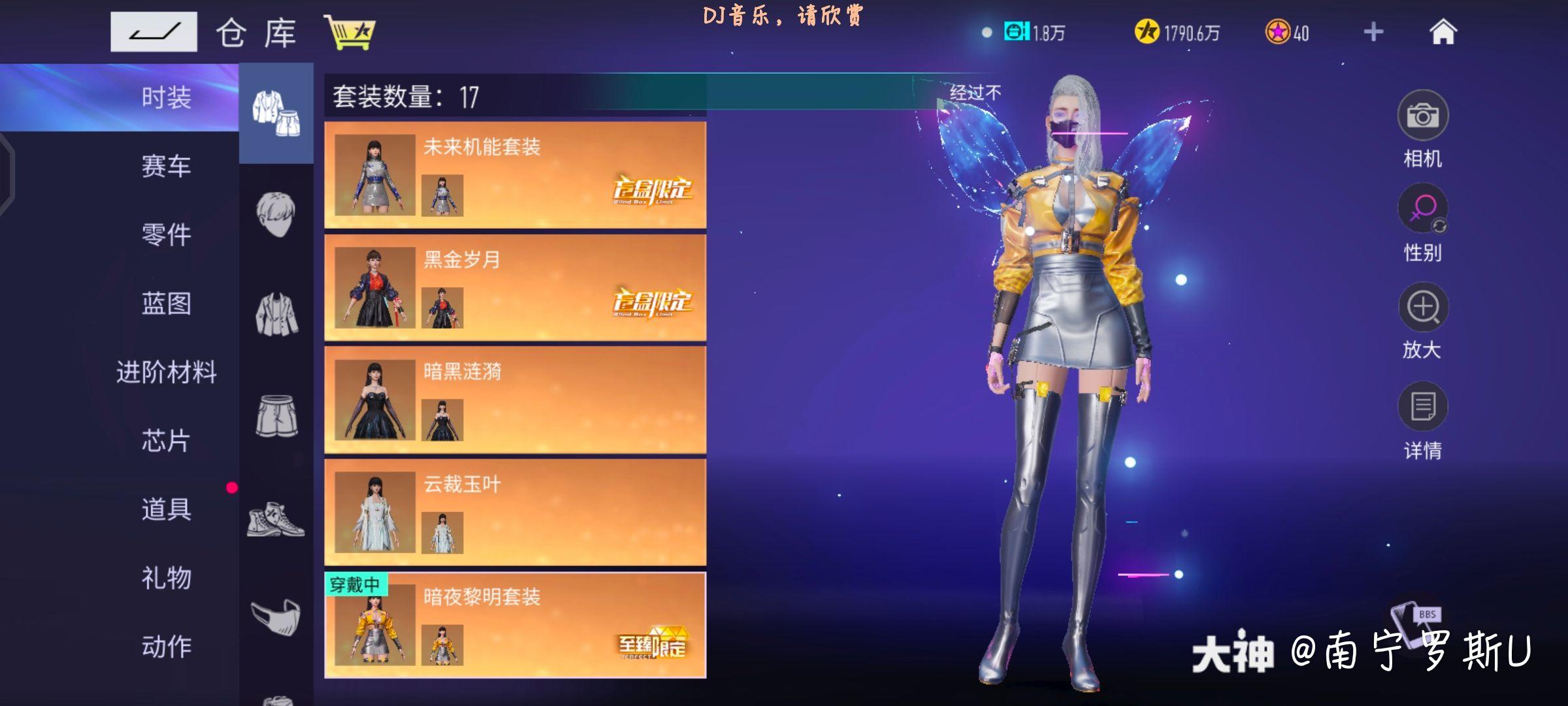
Task: Open the 相机 camera mode
Action: [x=1424, y=114]
